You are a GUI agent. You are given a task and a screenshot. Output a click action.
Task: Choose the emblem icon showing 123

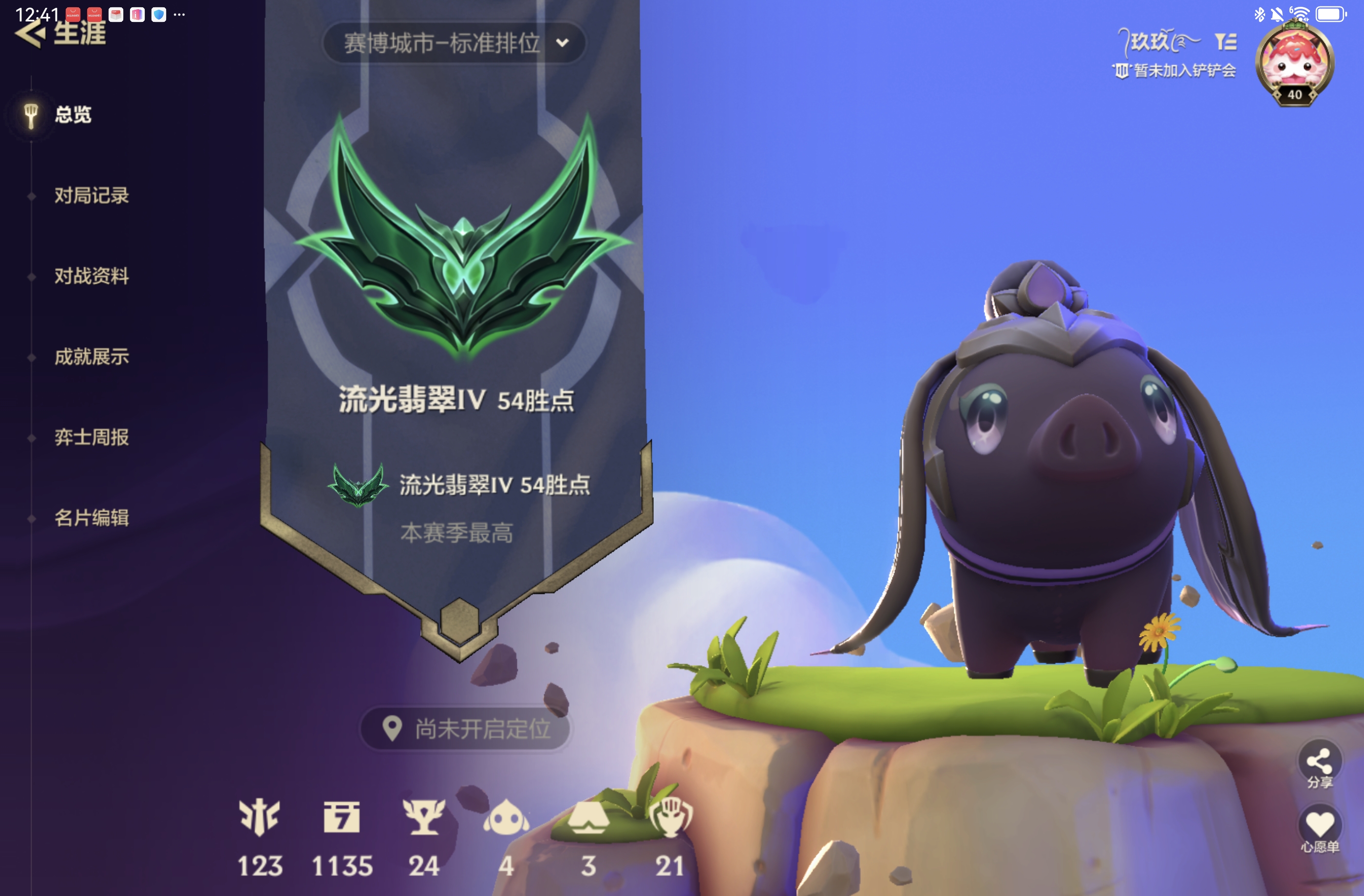click(260, 818)
